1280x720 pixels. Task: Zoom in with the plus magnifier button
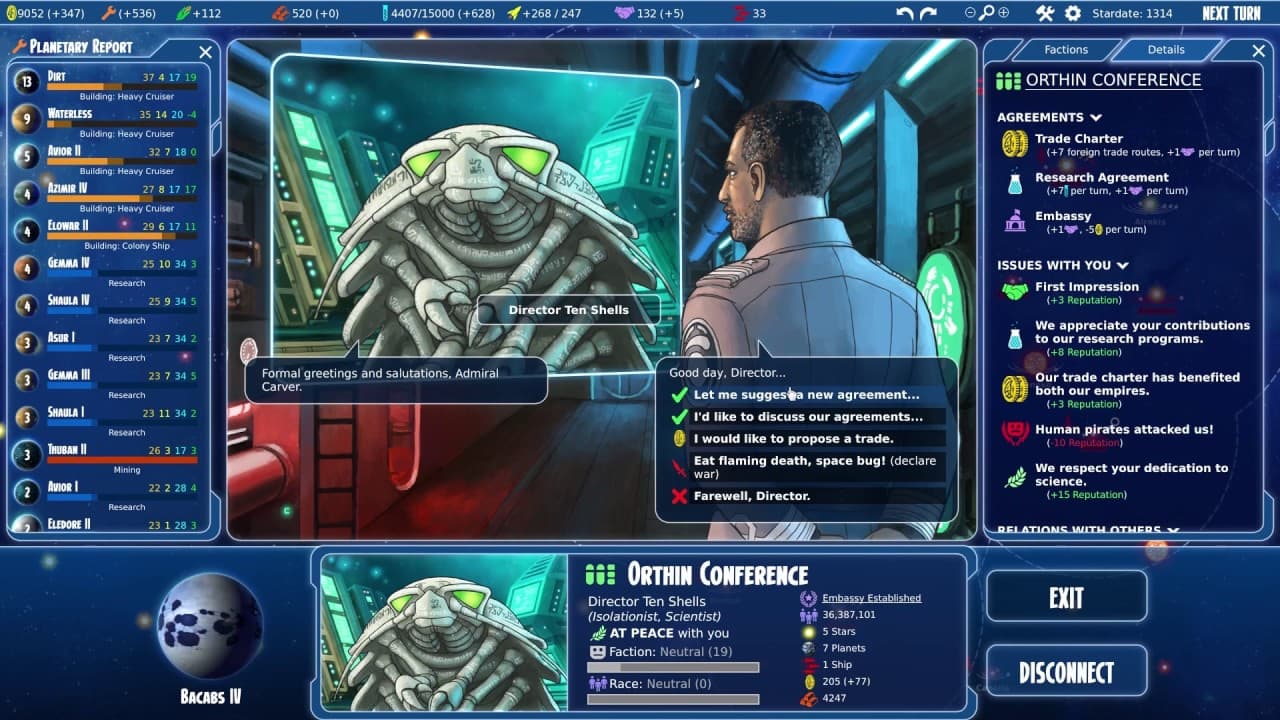(1003, 13)
